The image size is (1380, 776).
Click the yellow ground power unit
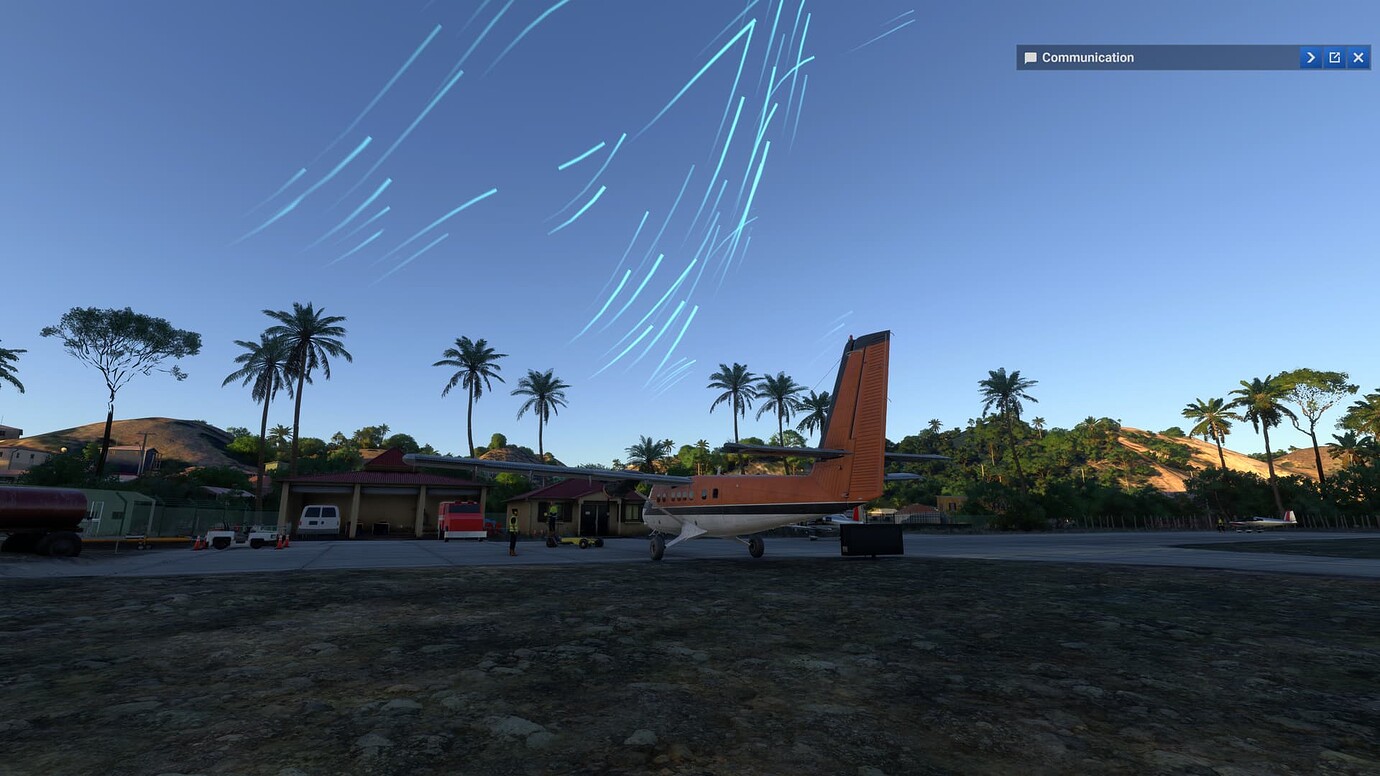click(575, 542)
